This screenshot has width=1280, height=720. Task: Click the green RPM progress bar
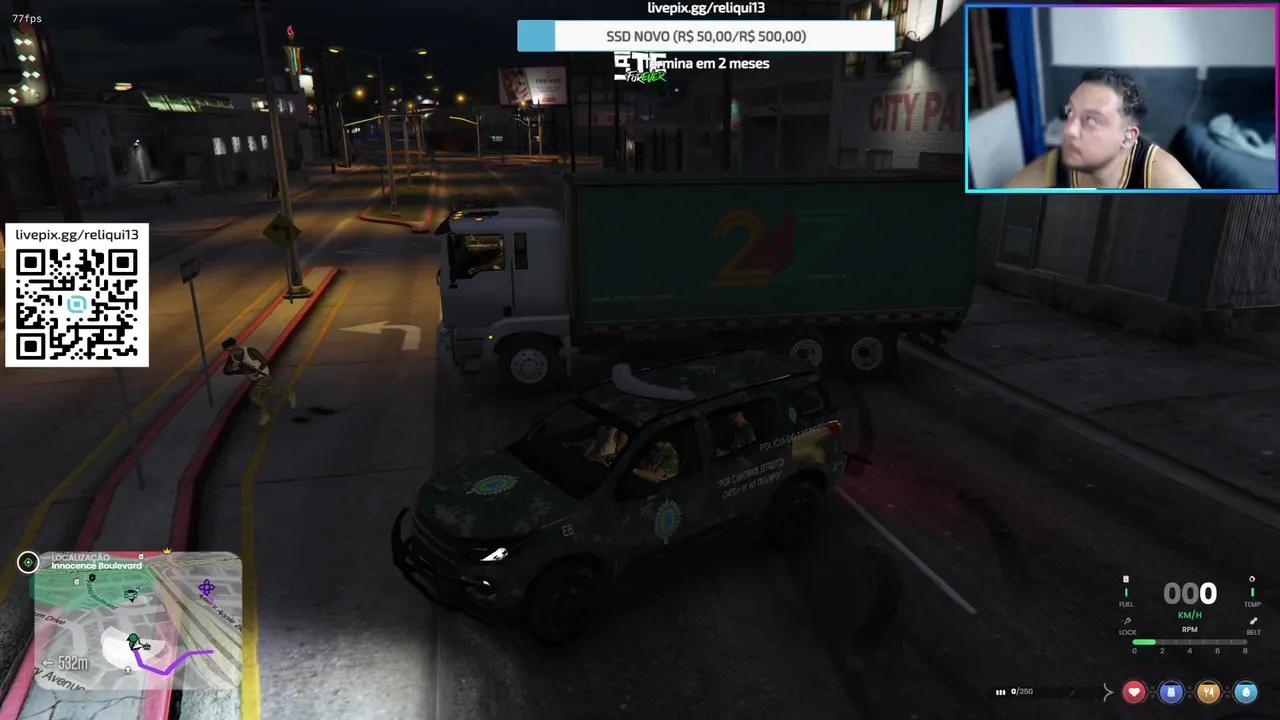click(x=1145, y=641)
